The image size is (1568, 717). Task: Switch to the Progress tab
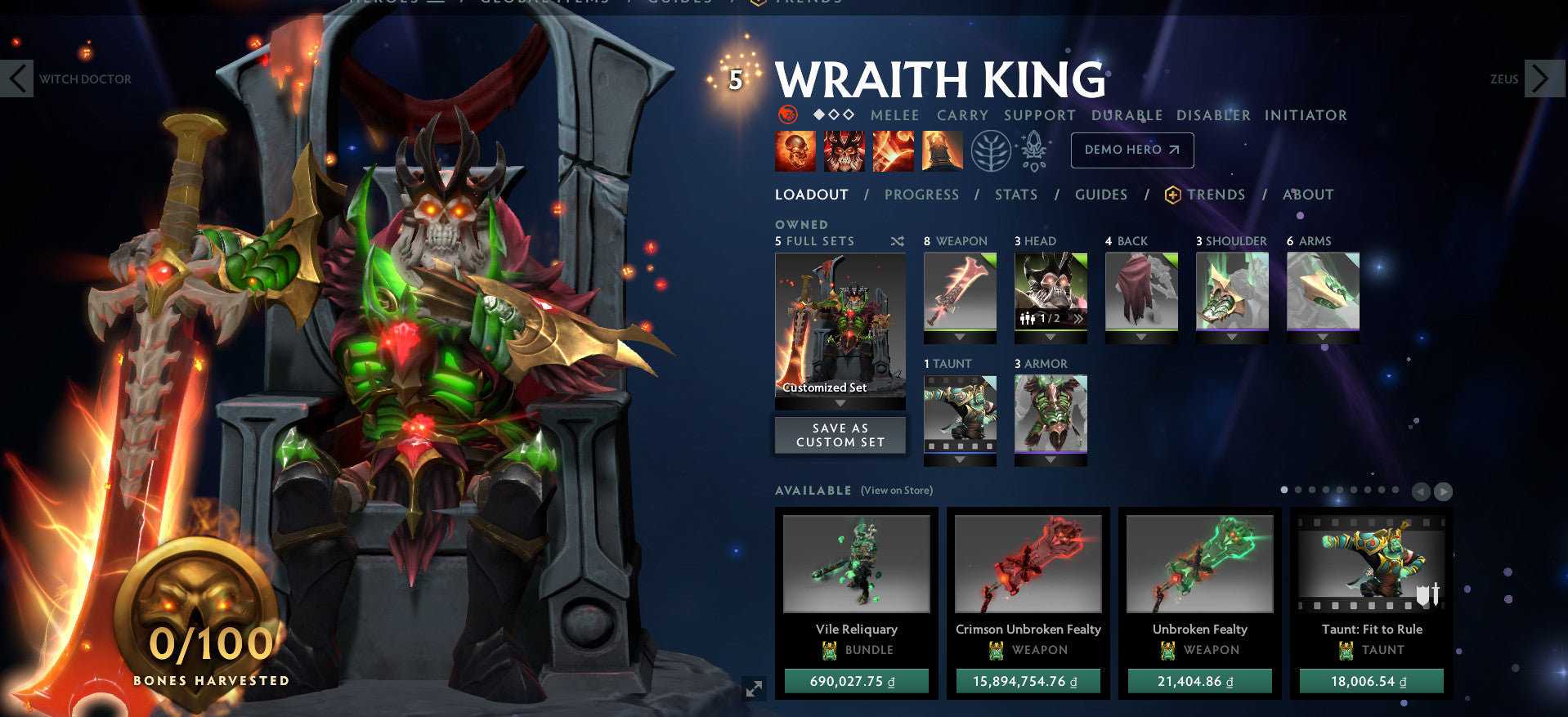pyautogui.click(x=922, y=195)
